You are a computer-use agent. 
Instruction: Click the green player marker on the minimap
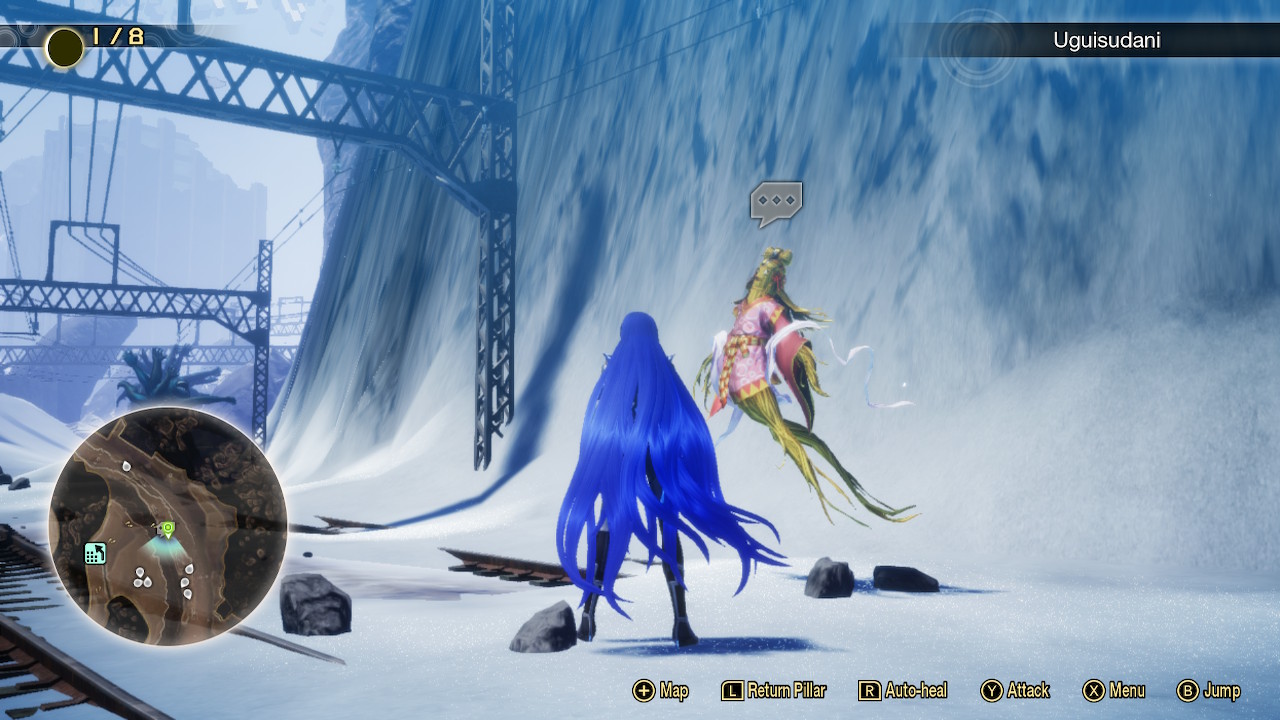point(168,528)
